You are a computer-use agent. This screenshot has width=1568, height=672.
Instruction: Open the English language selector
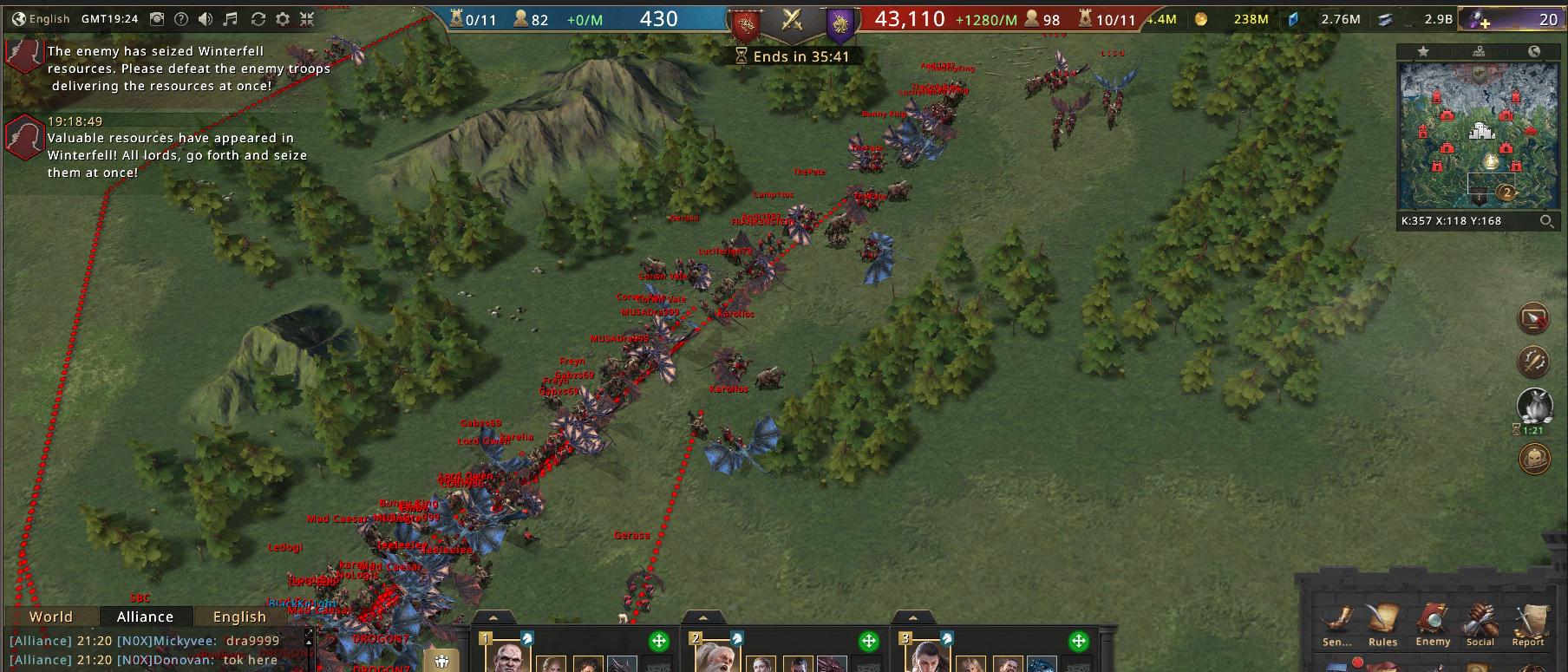pos(41,18)
